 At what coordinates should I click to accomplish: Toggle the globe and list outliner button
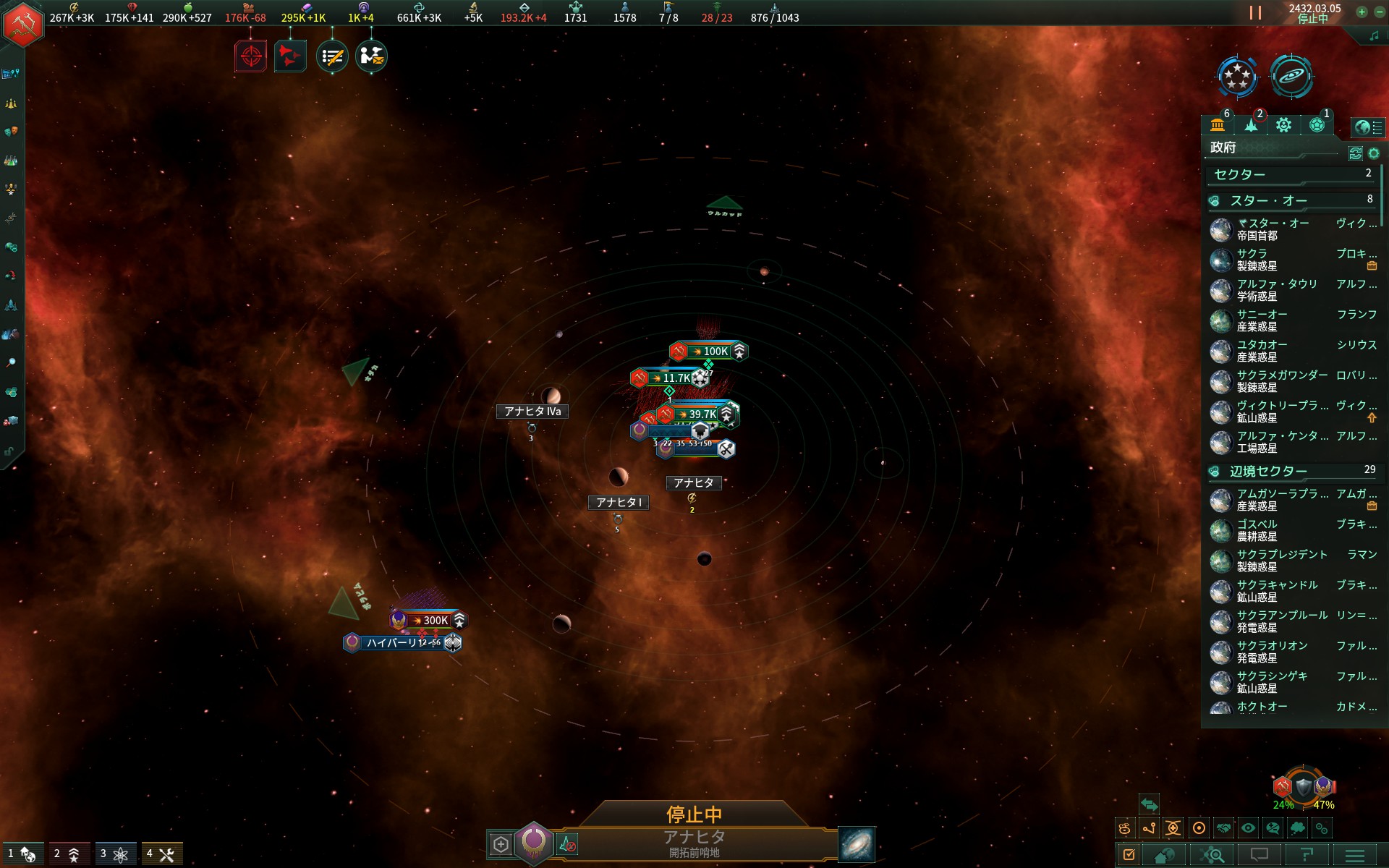[x=1368, y=127]
